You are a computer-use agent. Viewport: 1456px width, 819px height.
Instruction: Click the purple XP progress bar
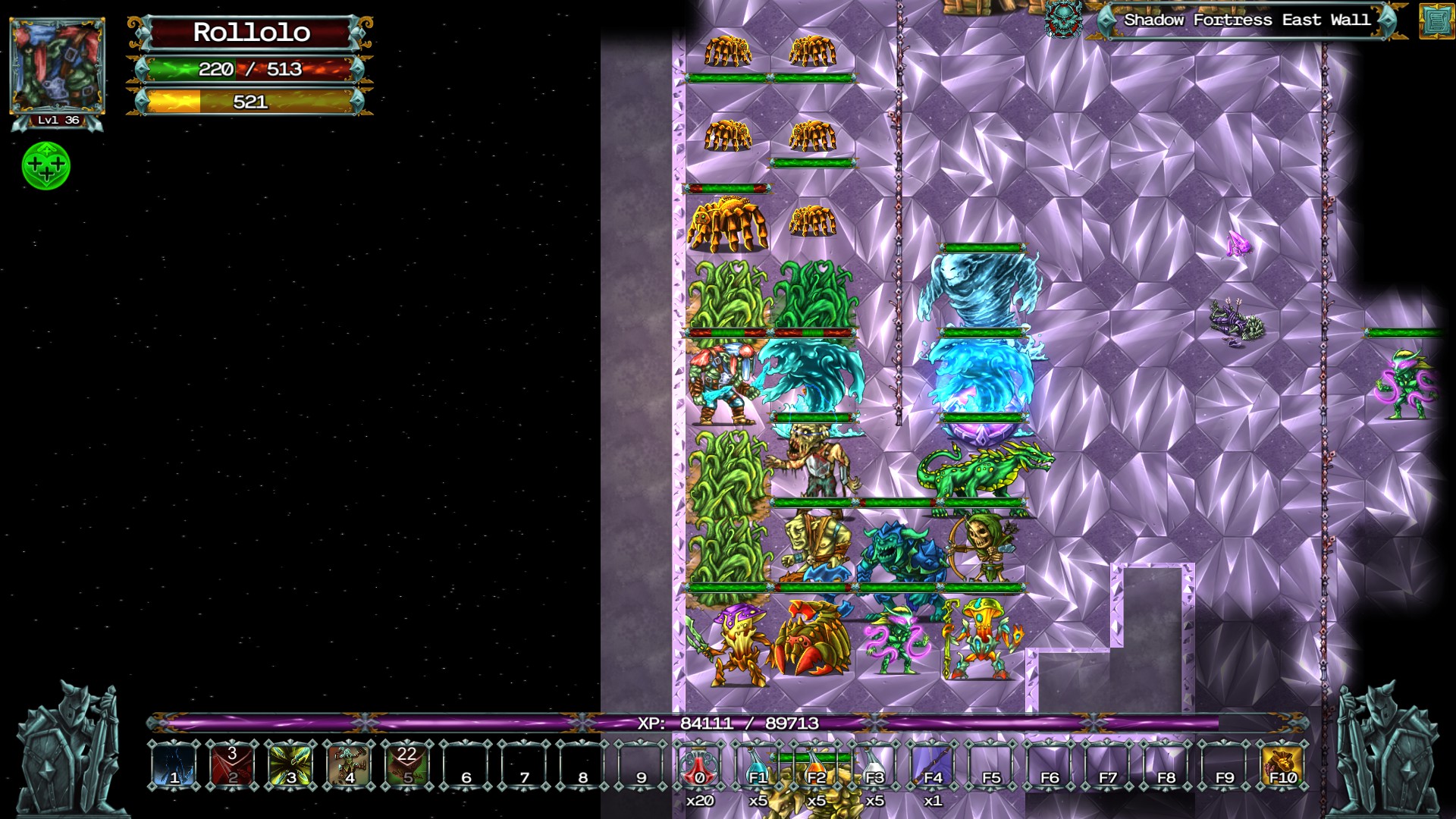(x=728, y=724)
